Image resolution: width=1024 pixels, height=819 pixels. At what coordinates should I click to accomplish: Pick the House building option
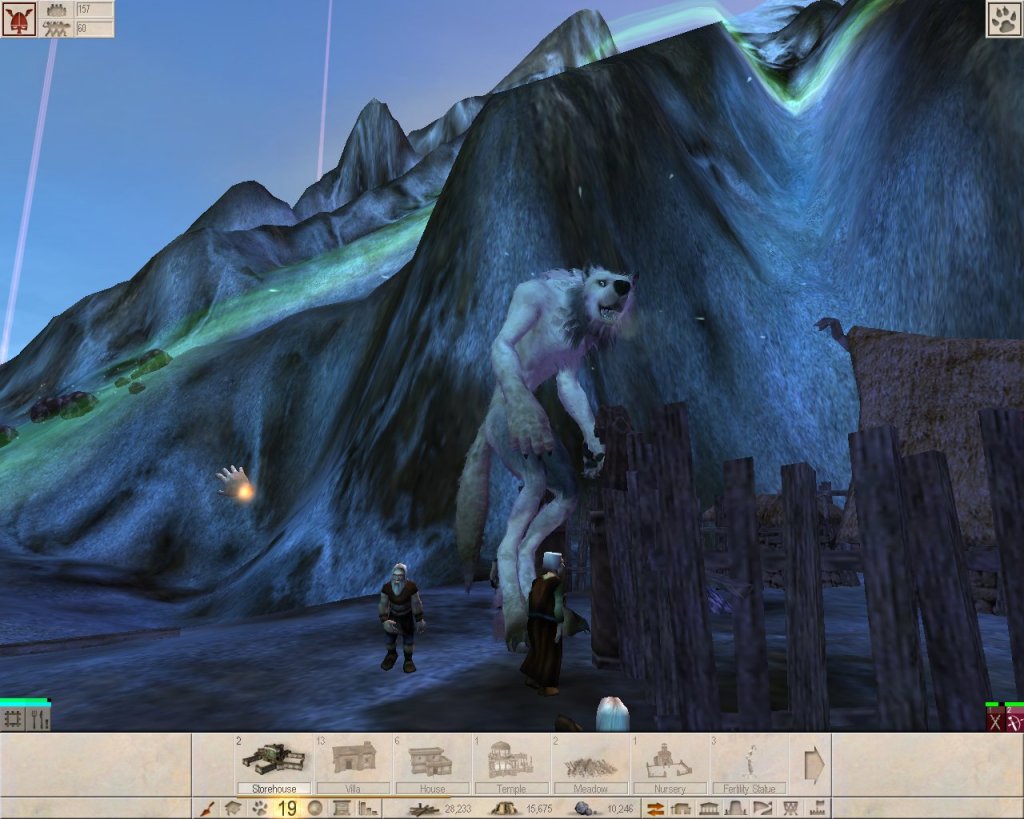pyautogui.click(x=432, y=760)
